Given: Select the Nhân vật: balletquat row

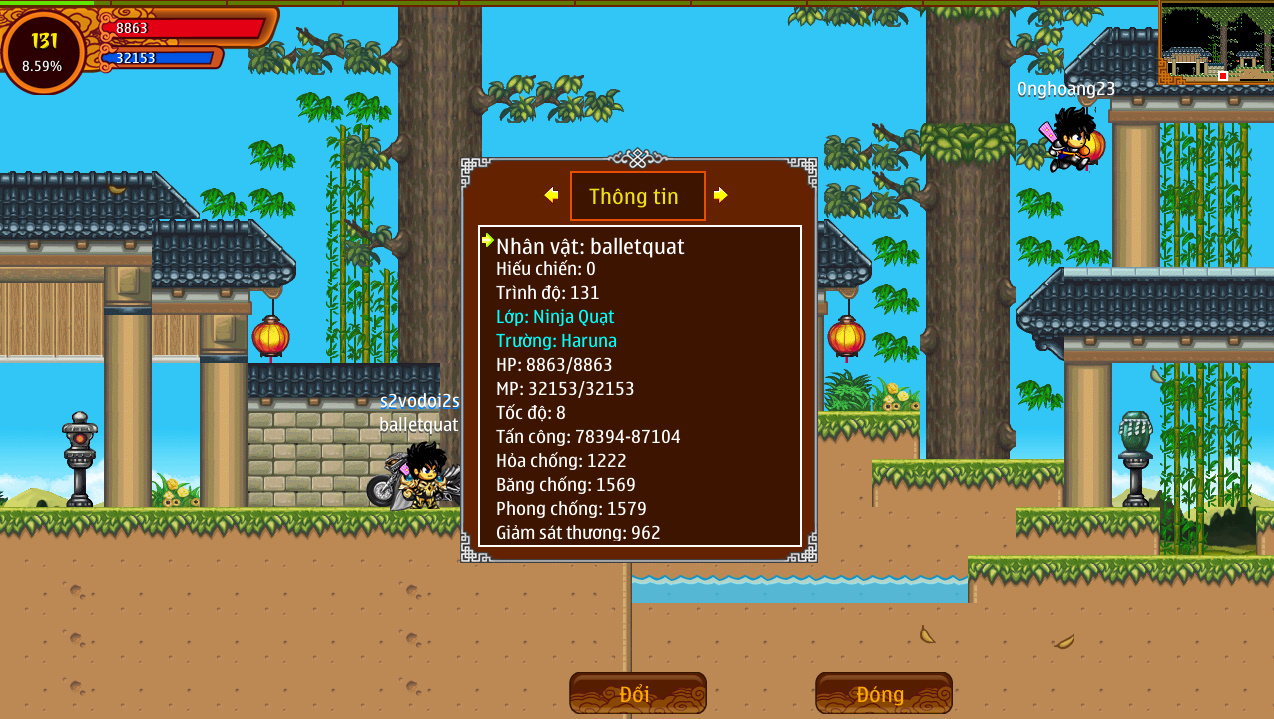Looking at the screenshot, I should [590, 246].
